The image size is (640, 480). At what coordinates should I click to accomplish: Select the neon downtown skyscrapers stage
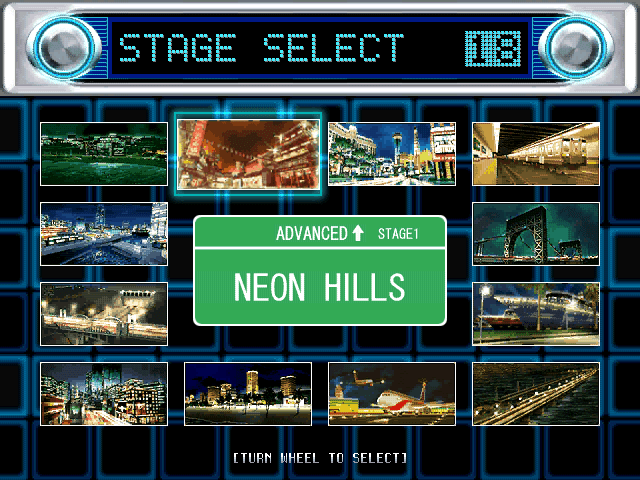[x=104, y=394]
